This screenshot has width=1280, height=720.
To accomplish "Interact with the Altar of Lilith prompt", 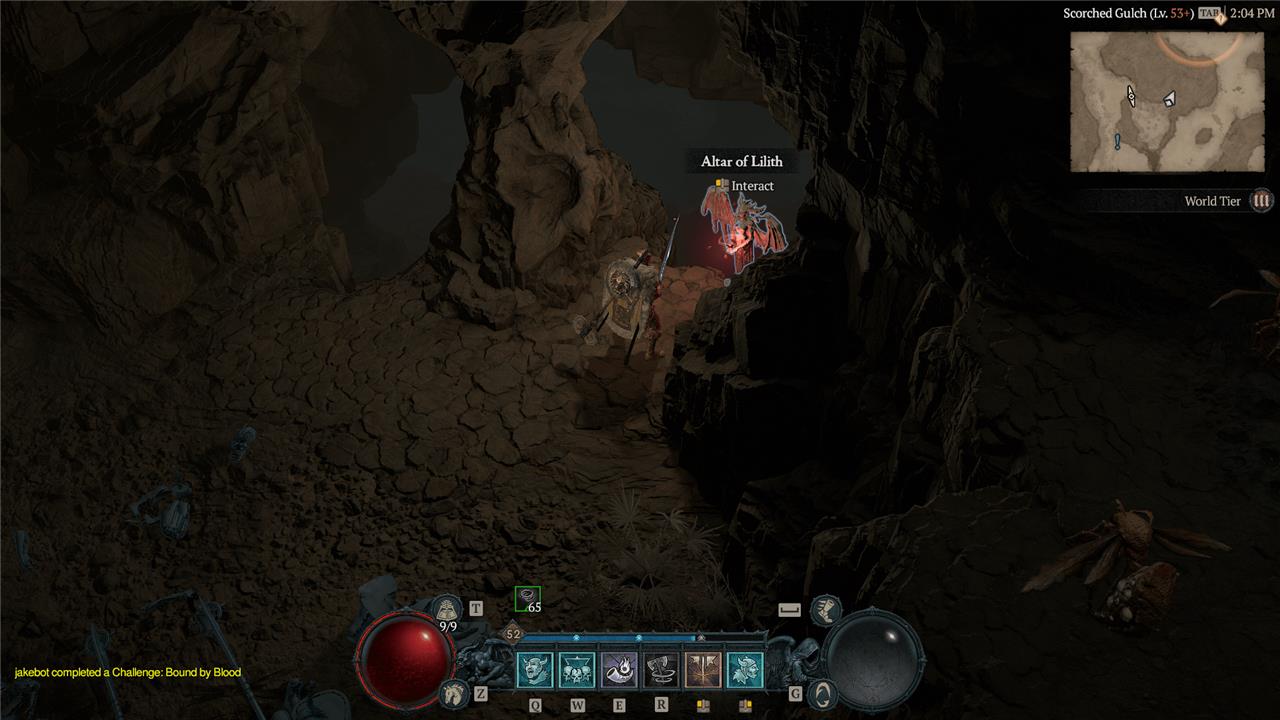I will (745, 186).
